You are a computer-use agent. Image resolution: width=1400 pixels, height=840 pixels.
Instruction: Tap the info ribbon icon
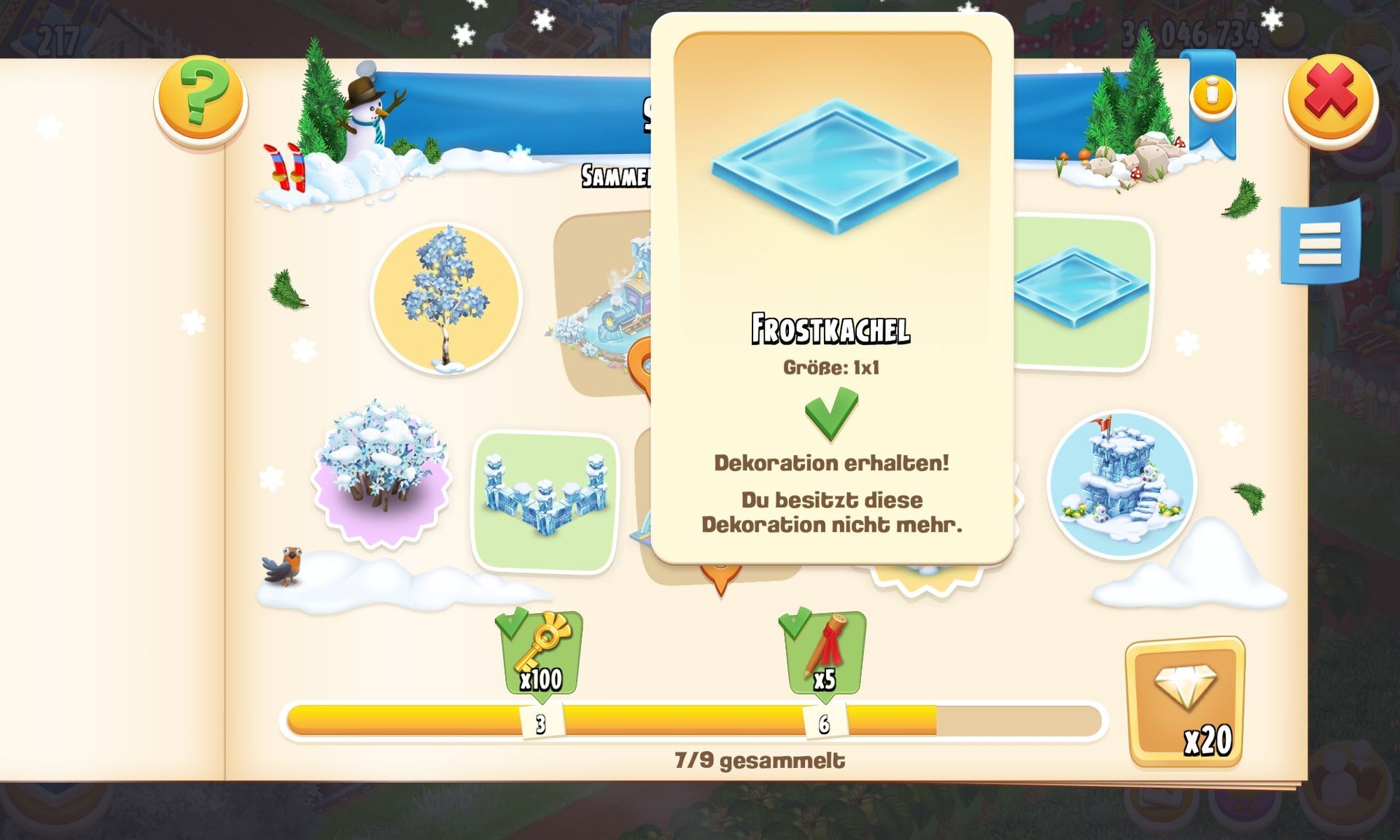pos(1212,95)
